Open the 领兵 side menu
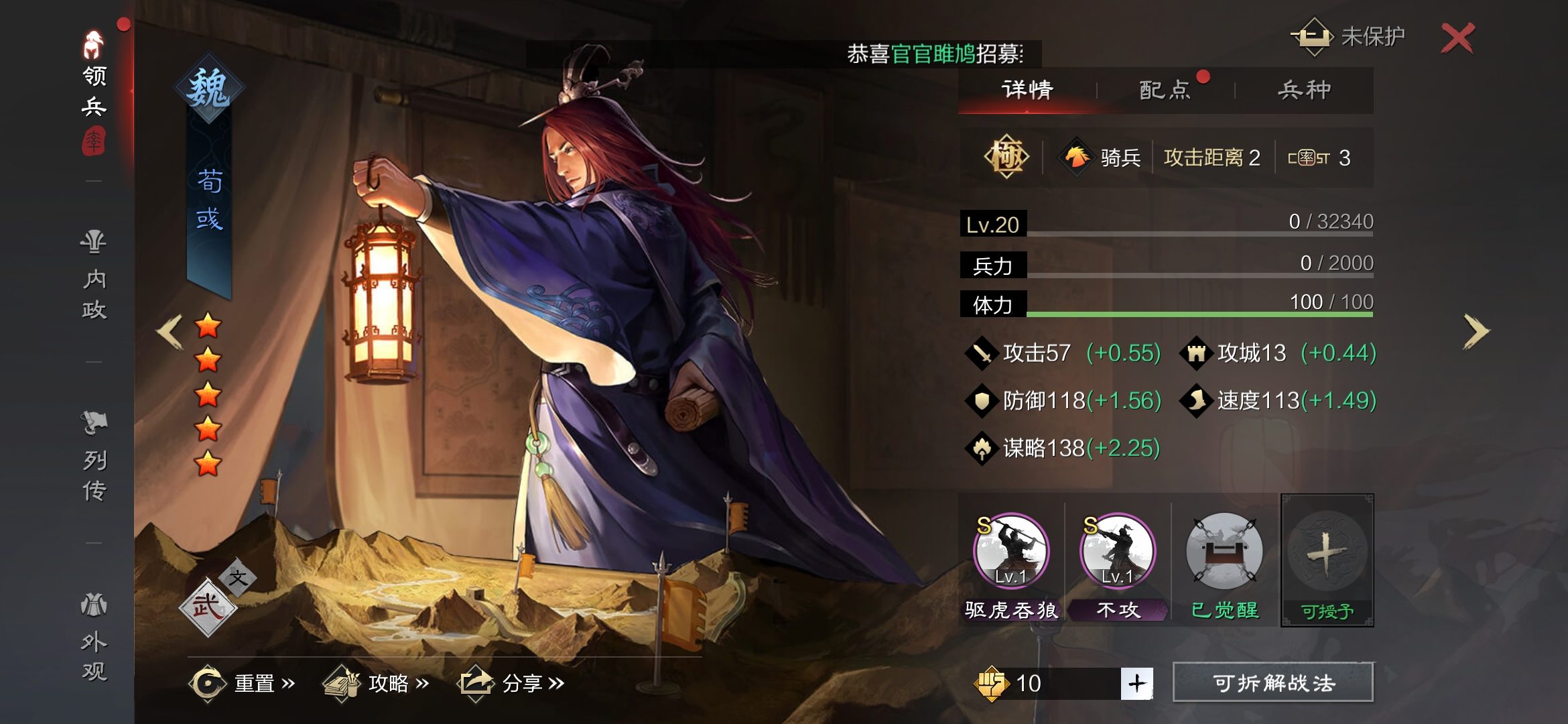Viewport: 1568px width, 724px height. point(94,90)
